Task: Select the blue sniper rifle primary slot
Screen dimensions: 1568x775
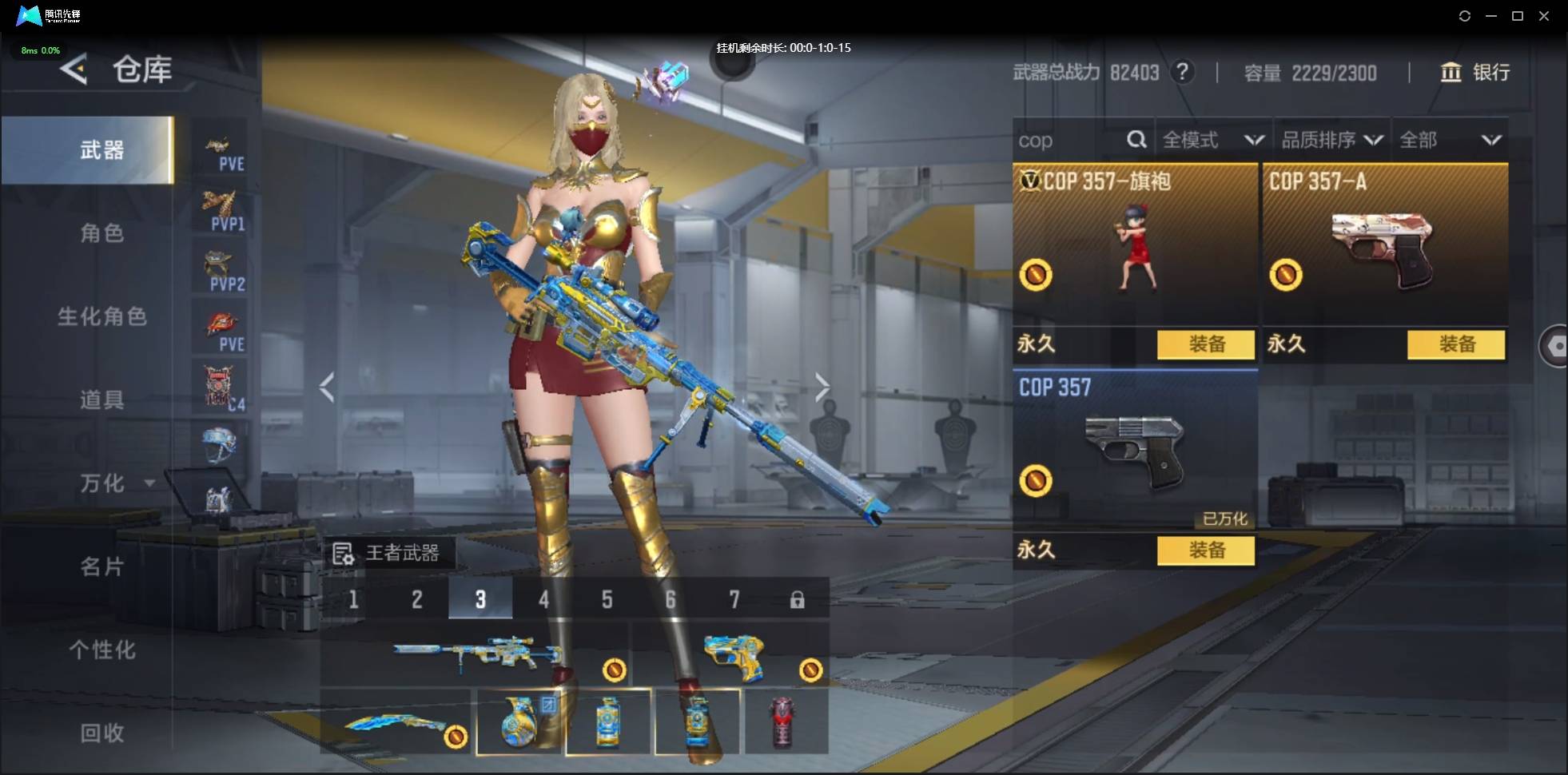Action: (x=476, y=655)
